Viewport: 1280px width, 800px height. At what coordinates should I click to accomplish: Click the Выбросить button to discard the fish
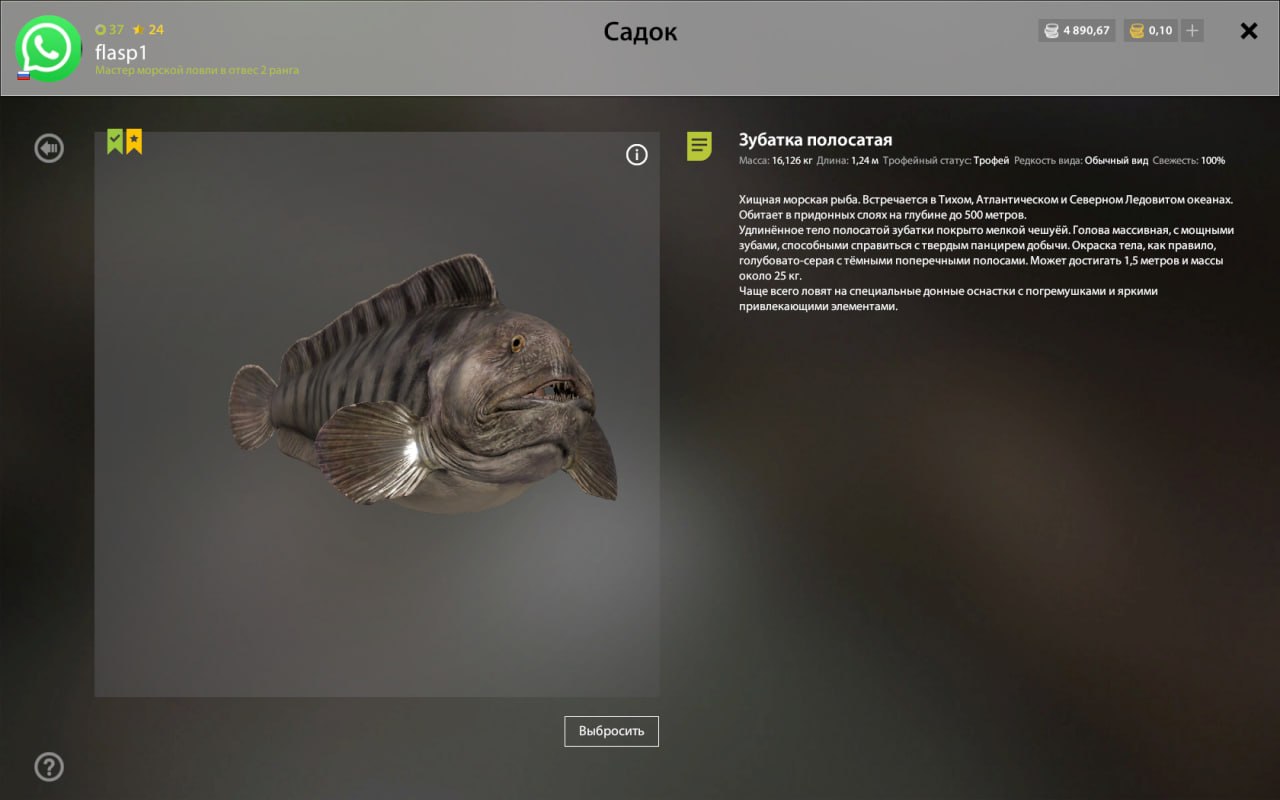pyautogui.click(x=611, y=731)
